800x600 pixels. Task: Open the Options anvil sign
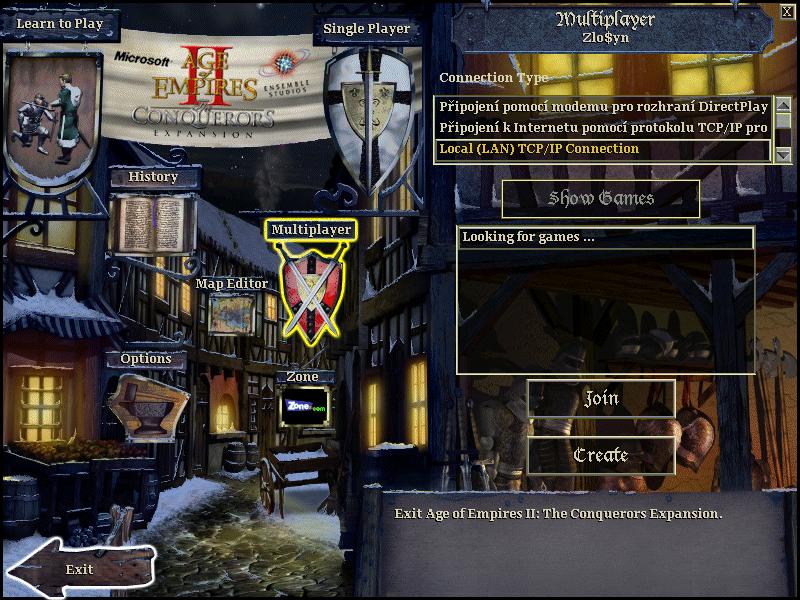[x=146, y=404]
